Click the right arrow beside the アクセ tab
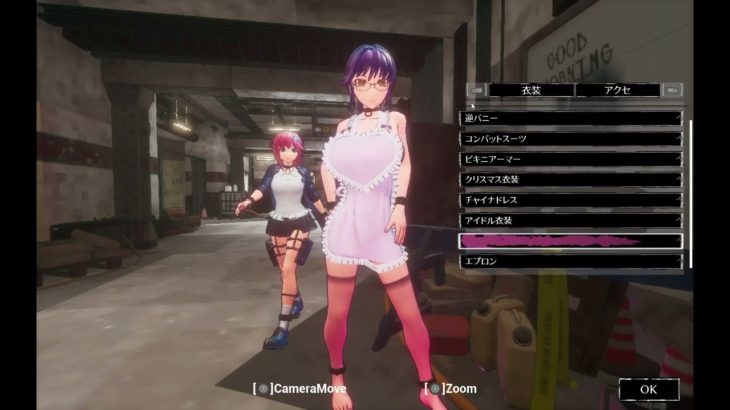This screenshot has height=410, width=730. (x=673, y=90)
